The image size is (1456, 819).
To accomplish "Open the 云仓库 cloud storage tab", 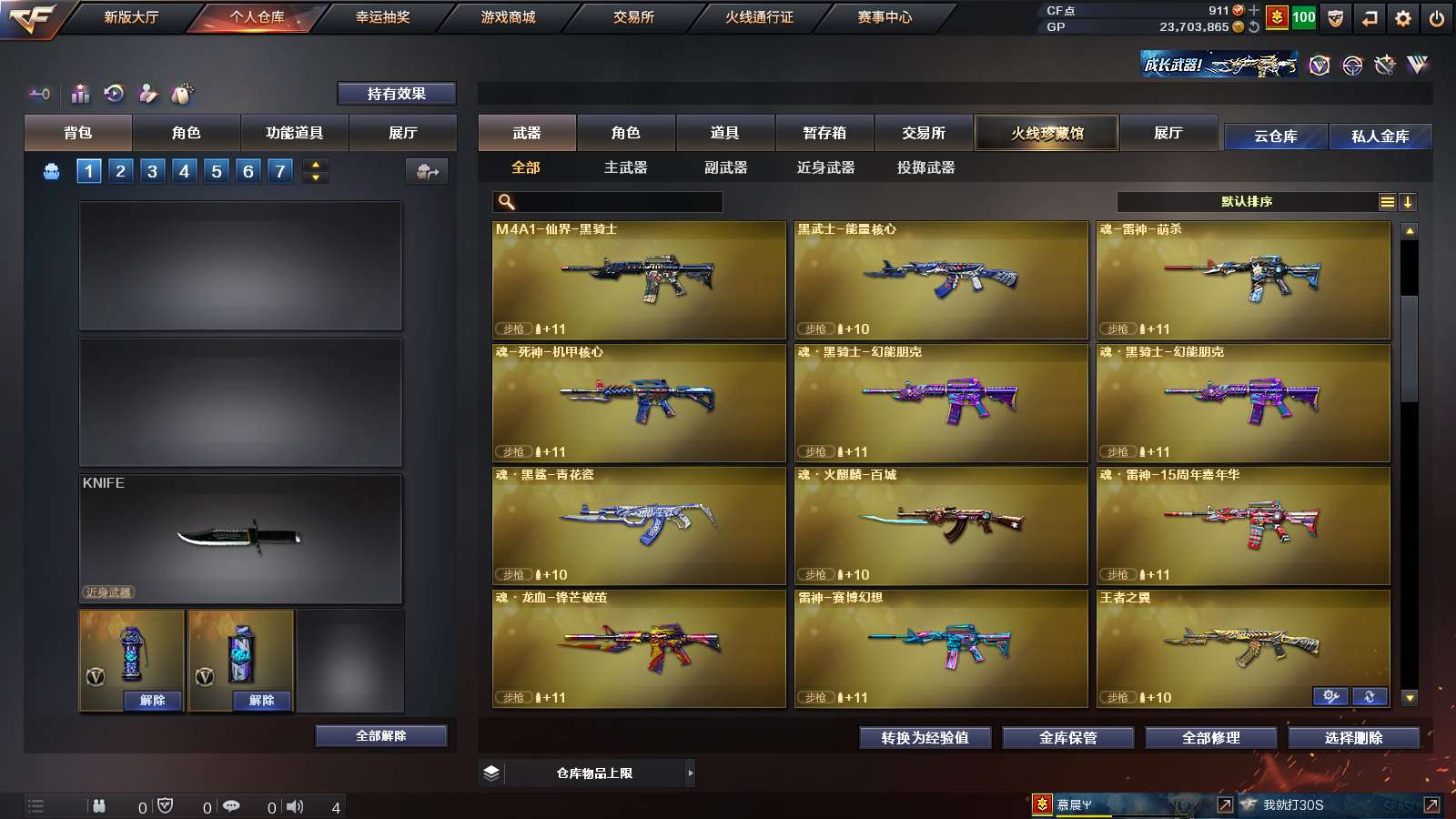I will click(x=1275, y=136).
